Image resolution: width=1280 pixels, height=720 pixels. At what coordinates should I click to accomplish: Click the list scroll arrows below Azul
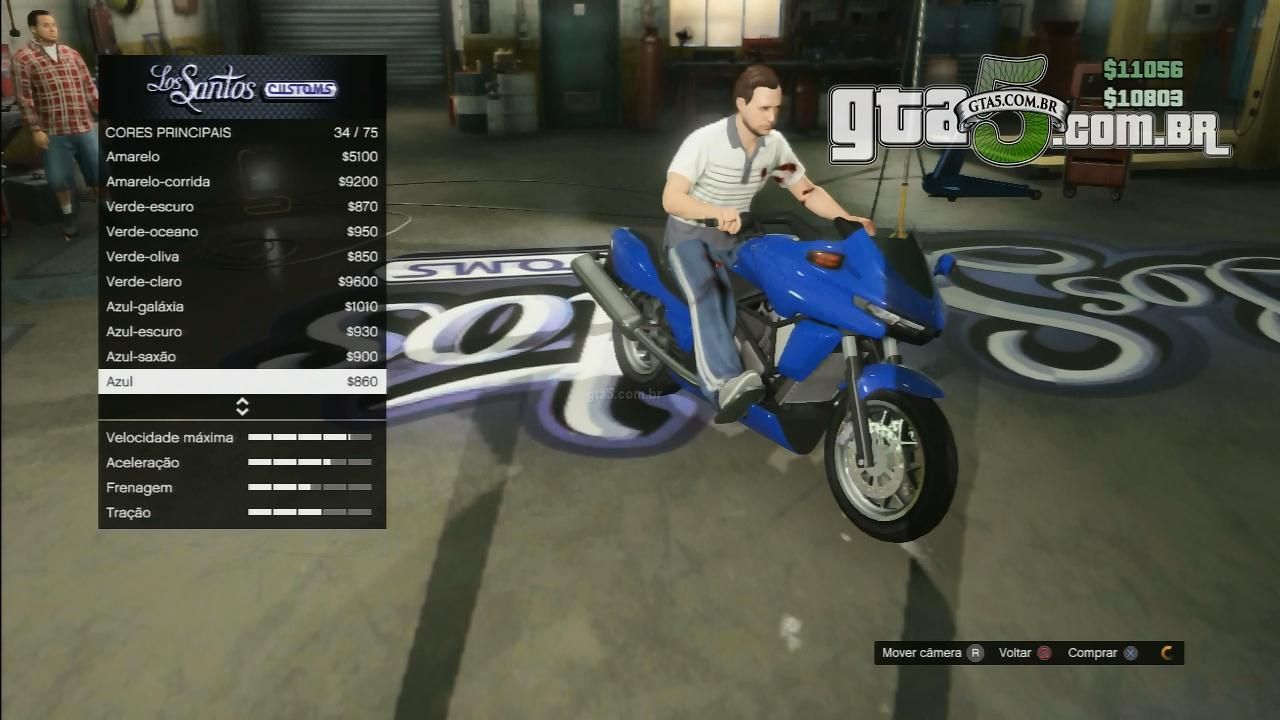(x=242, y=406)
